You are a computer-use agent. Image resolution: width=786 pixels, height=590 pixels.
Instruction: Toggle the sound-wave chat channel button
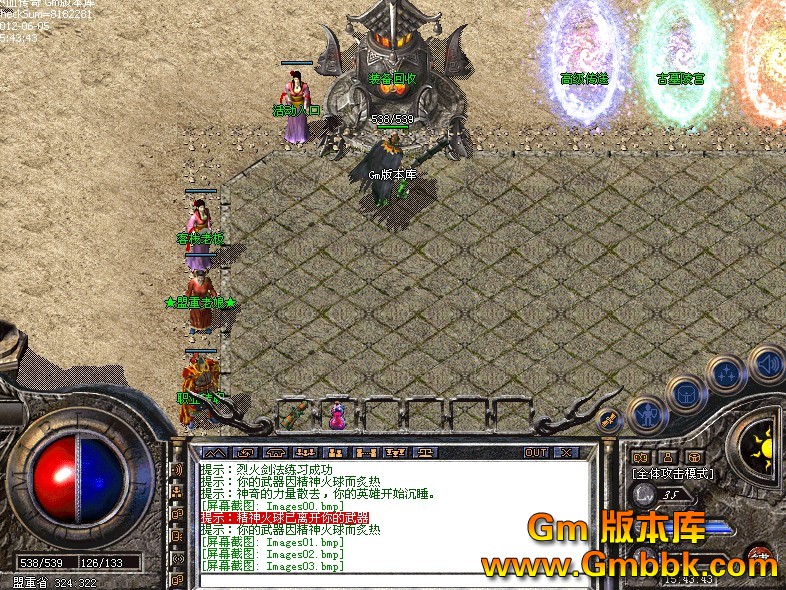coord(177,470)
